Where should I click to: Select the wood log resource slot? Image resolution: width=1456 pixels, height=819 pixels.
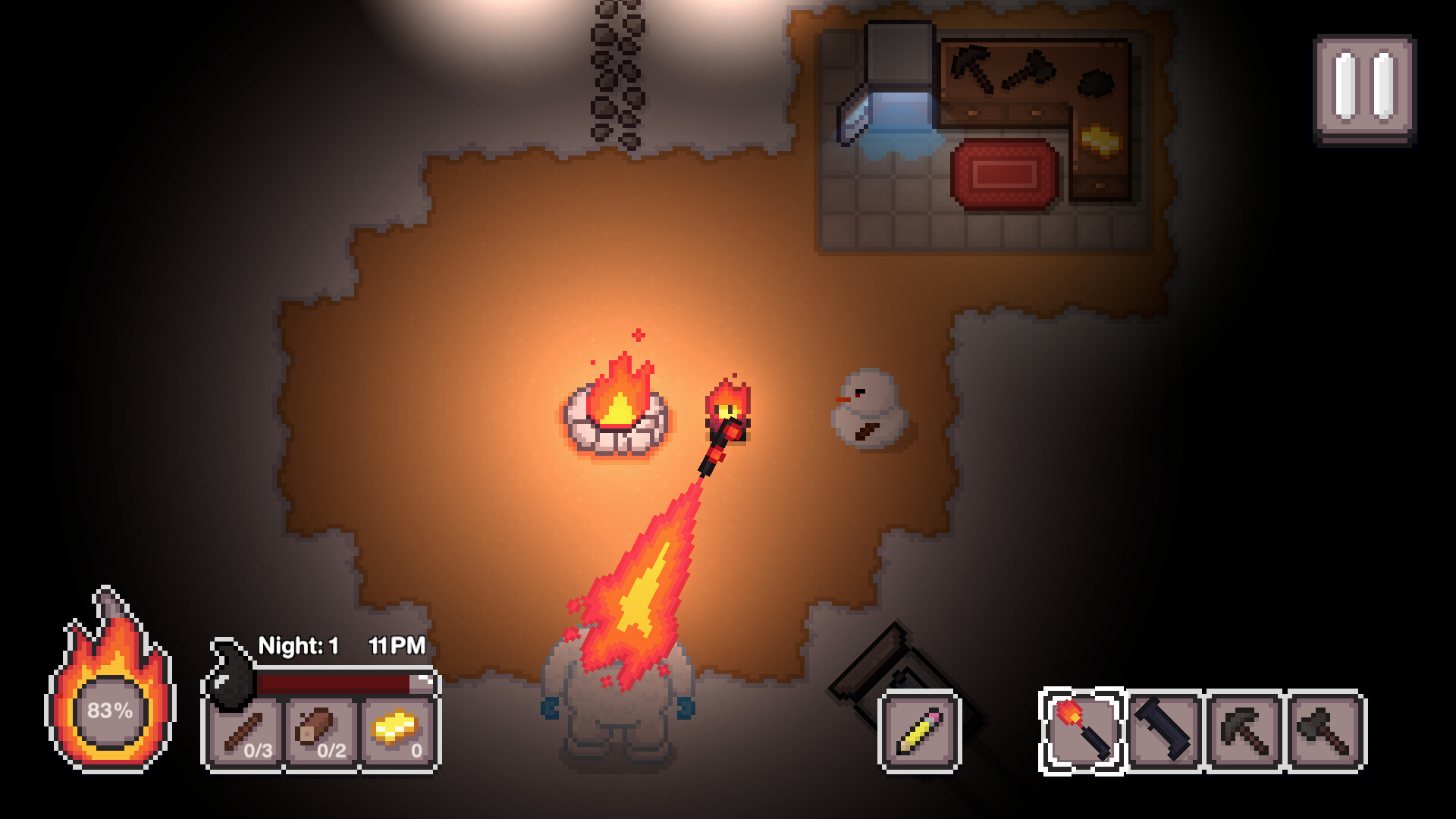click(322, 734)
